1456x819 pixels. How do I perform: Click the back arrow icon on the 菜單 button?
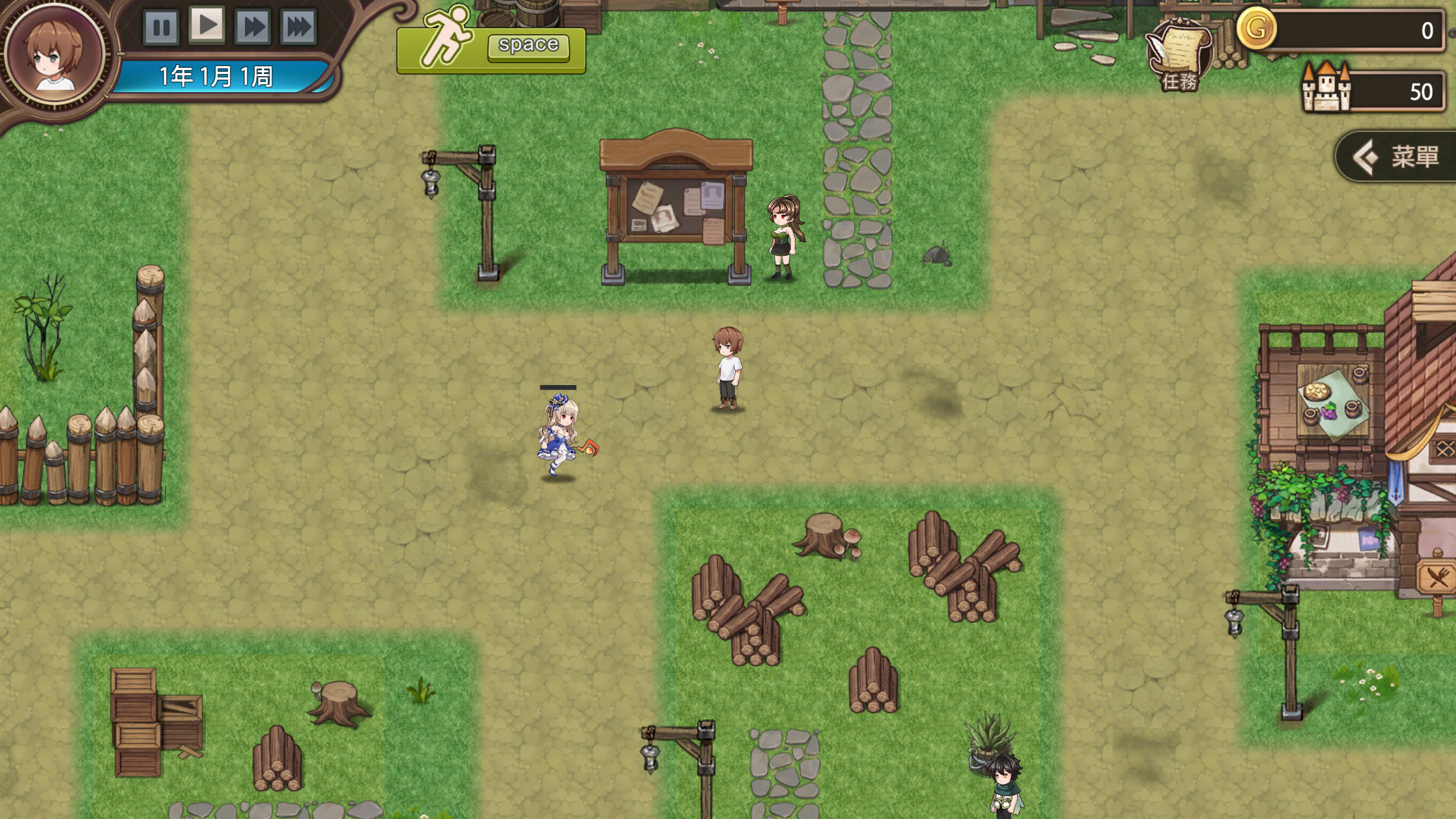pos(1367,156)
